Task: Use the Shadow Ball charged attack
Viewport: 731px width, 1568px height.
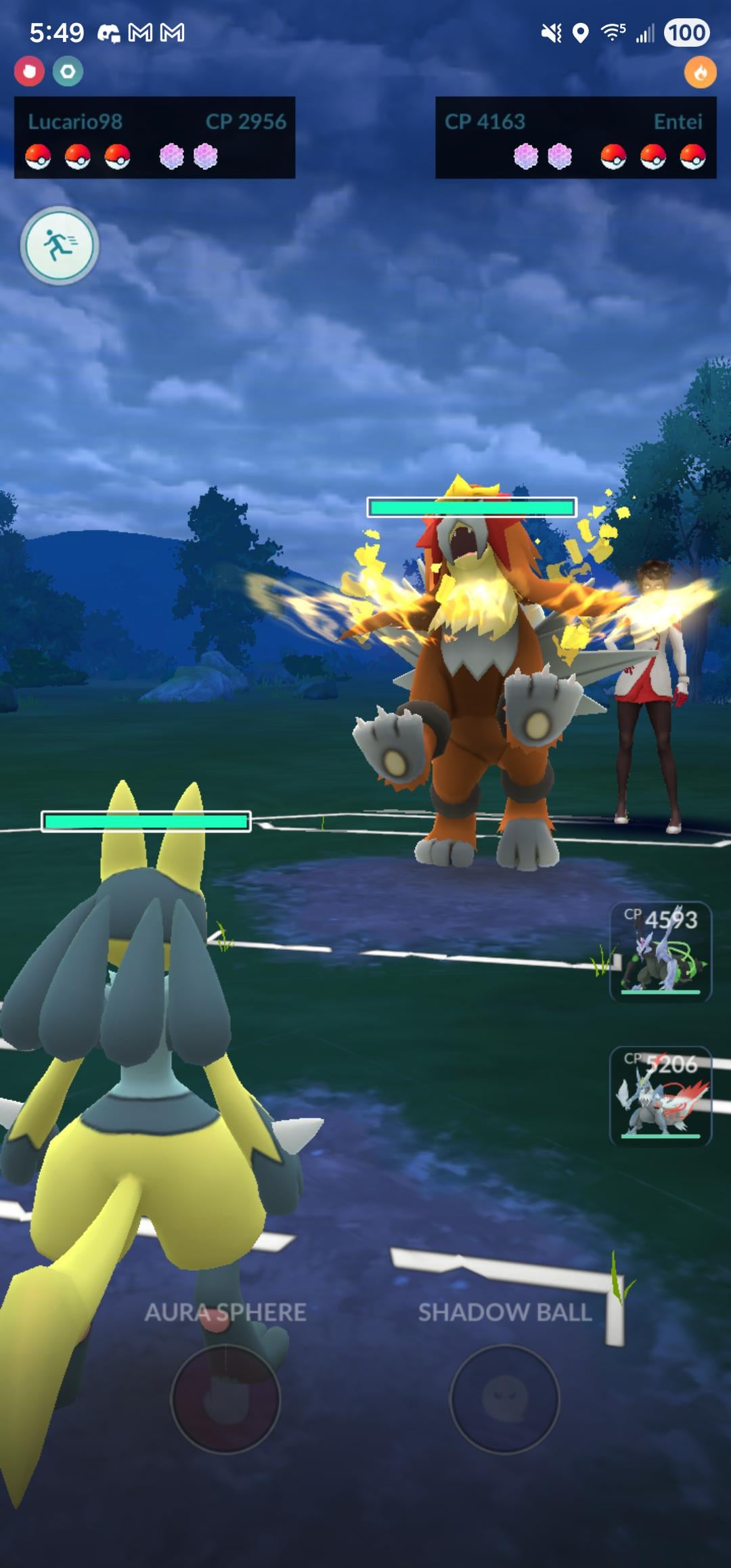Action: coord(504,1398)
